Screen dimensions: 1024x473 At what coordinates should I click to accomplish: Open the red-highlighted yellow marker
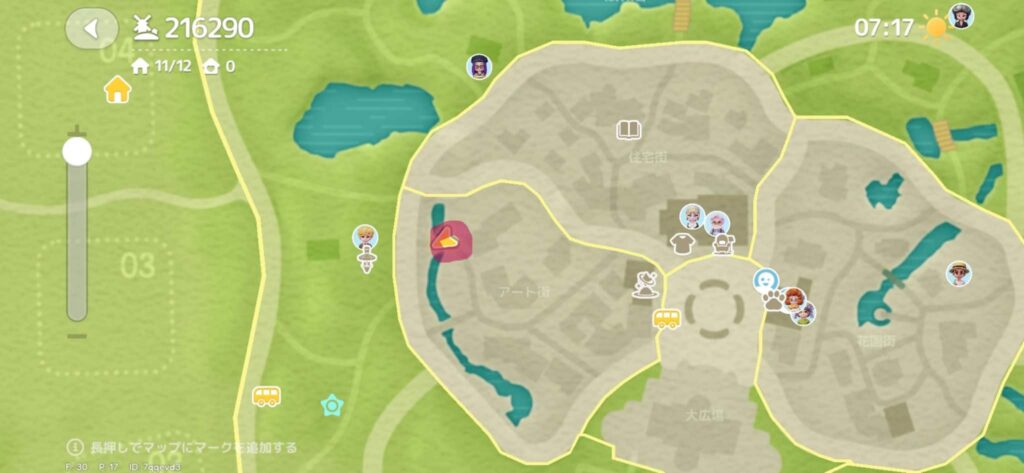click(x=445, y=241)
